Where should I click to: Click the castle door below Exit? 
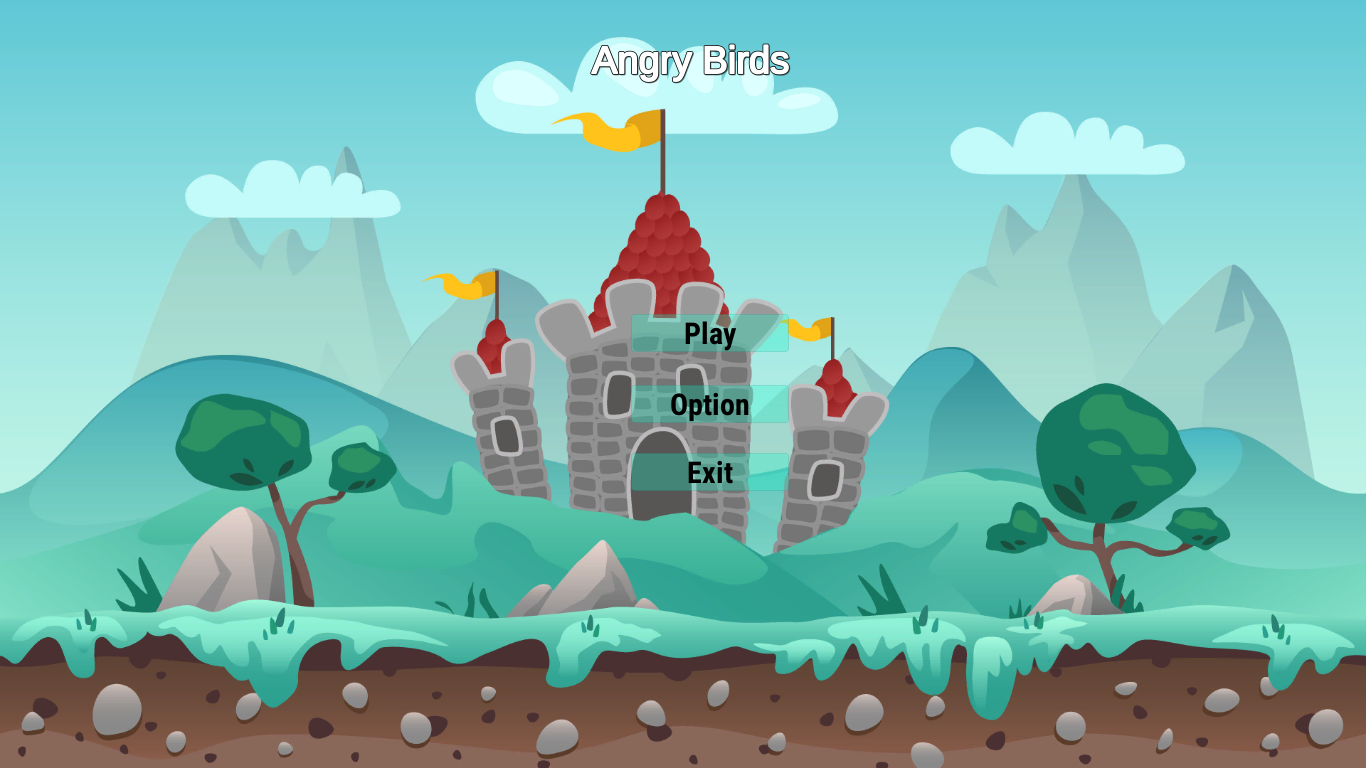pyautogui.click(x=660, y=490)
